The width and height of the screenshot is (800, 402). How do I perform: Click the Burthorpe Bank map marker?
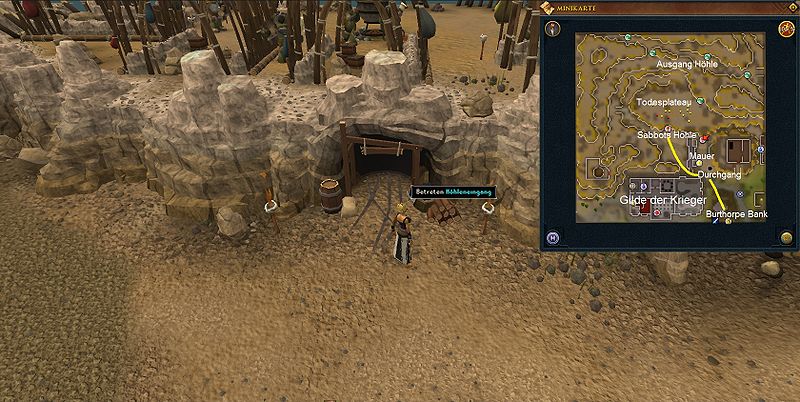coord(728,219)
